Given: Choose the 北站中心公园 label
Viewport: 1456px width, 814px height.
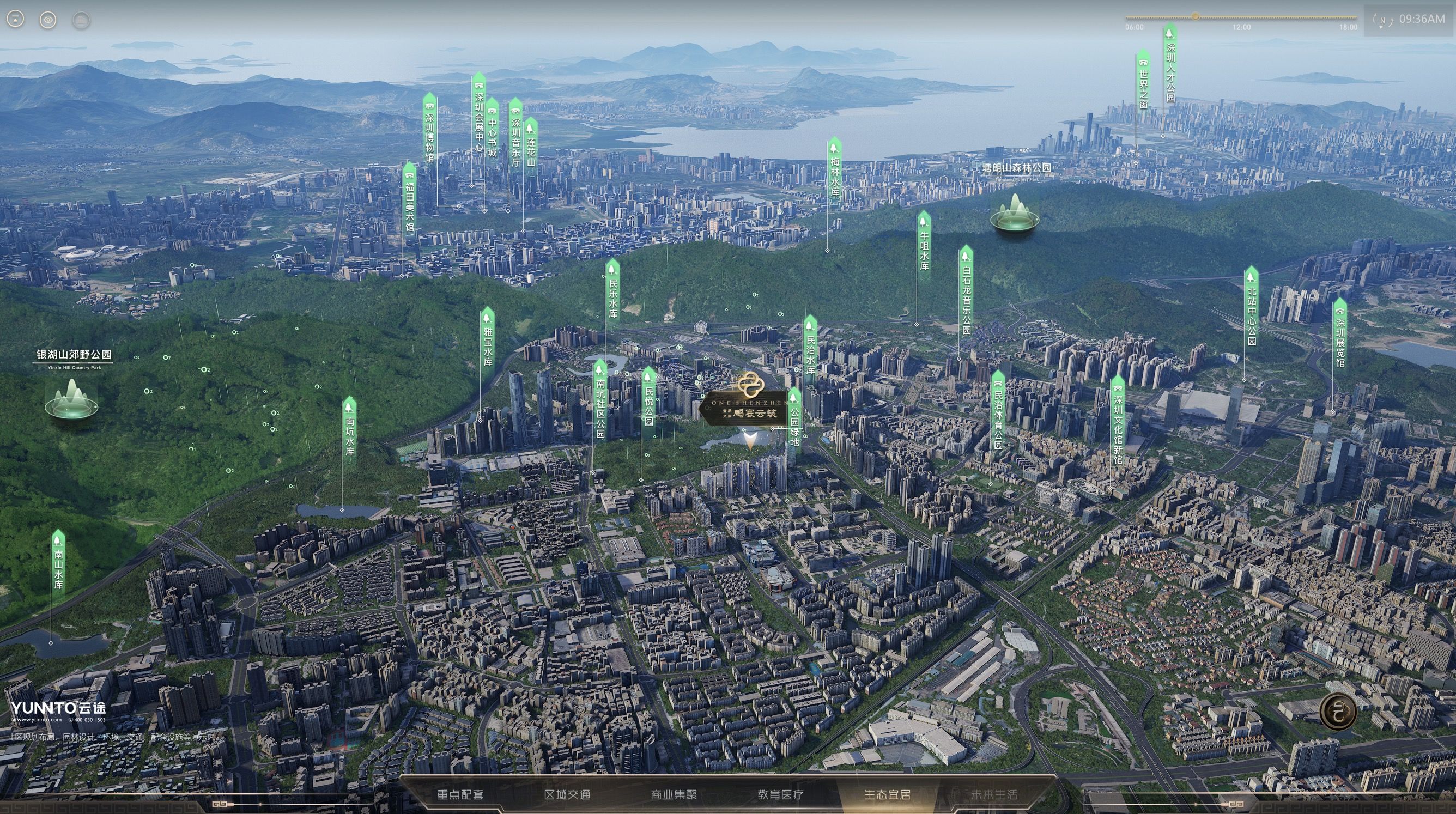Looking at the screenshot, I should pyautogui.click(x=1252, y=308).
